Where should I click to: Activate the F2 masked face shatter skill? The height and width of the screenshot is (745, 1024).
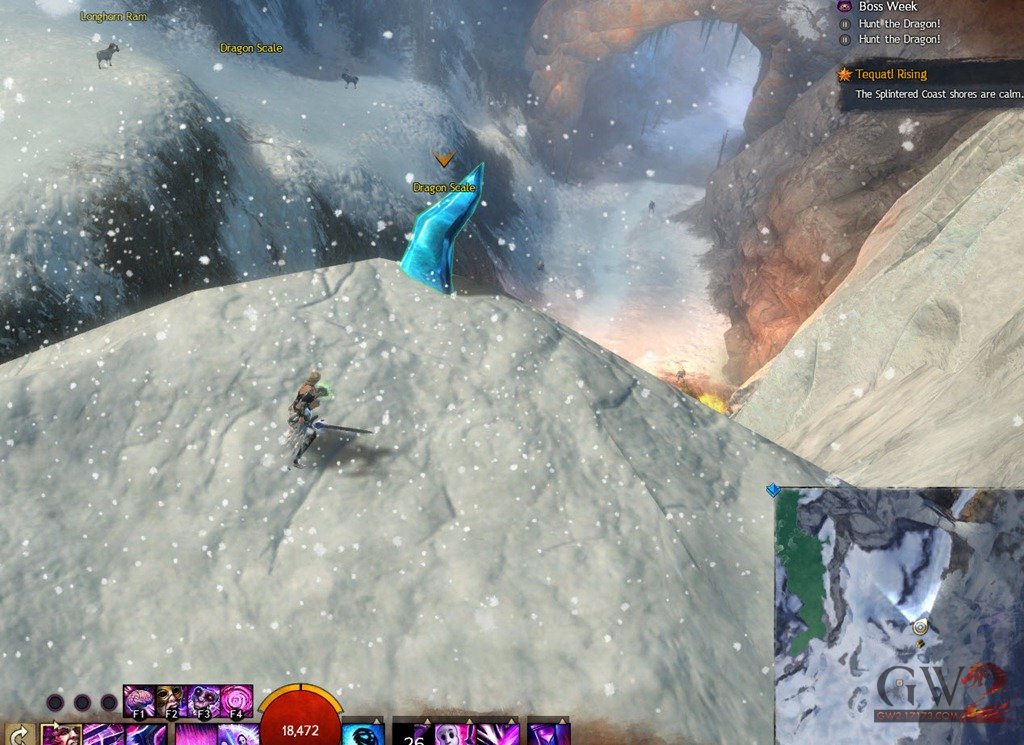click(x=169, y=697)
